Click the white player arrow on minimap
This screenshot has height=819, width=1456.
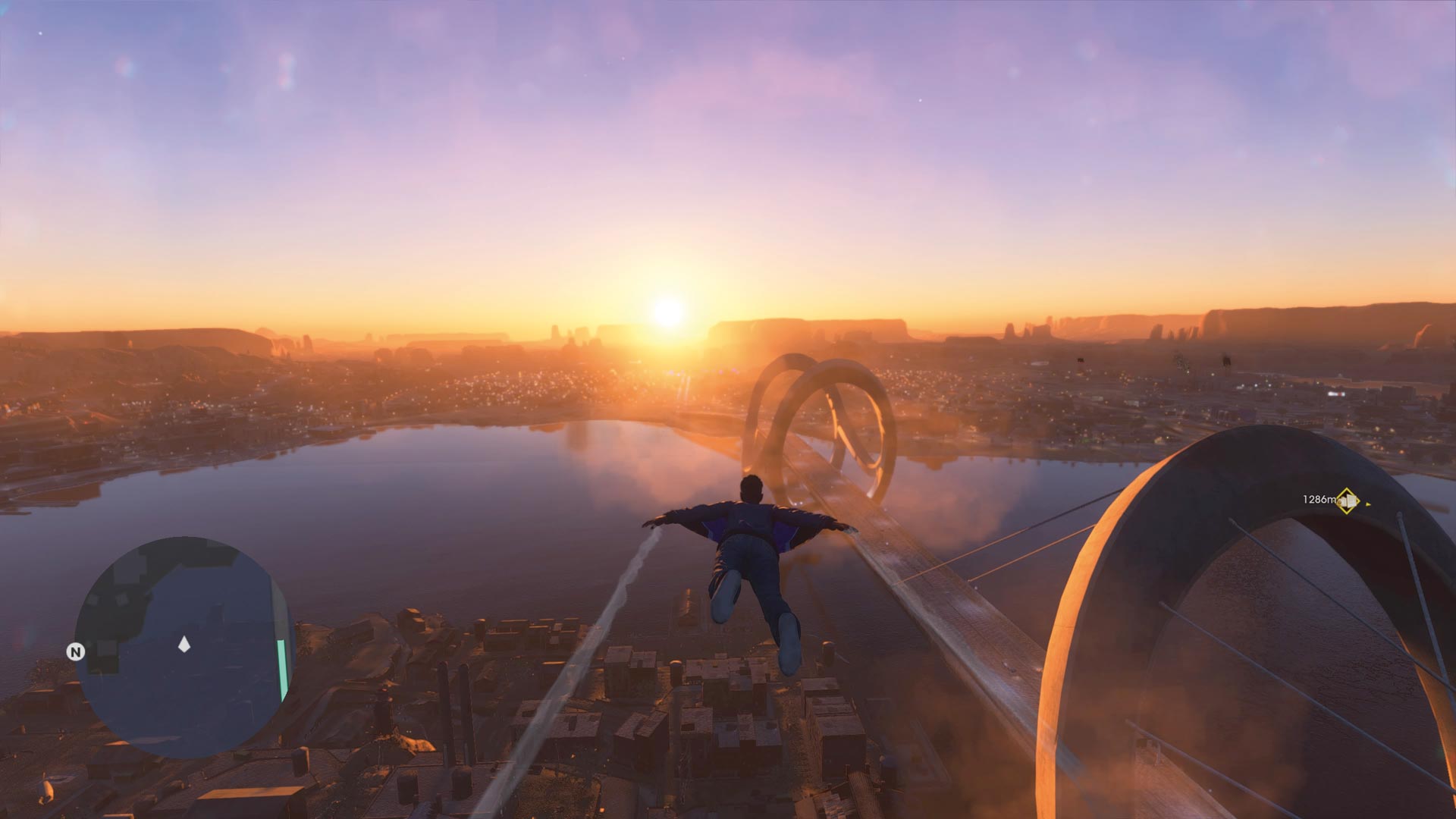(x=184, y=645)
